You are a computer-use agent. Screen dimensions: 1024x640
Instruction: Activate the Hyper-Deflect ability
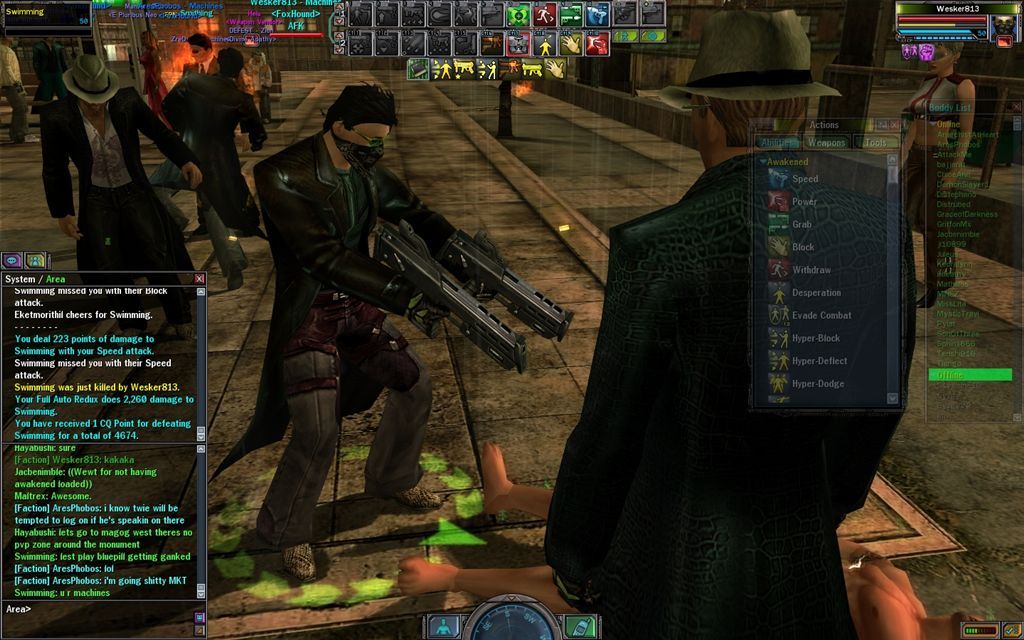point(819,361)
